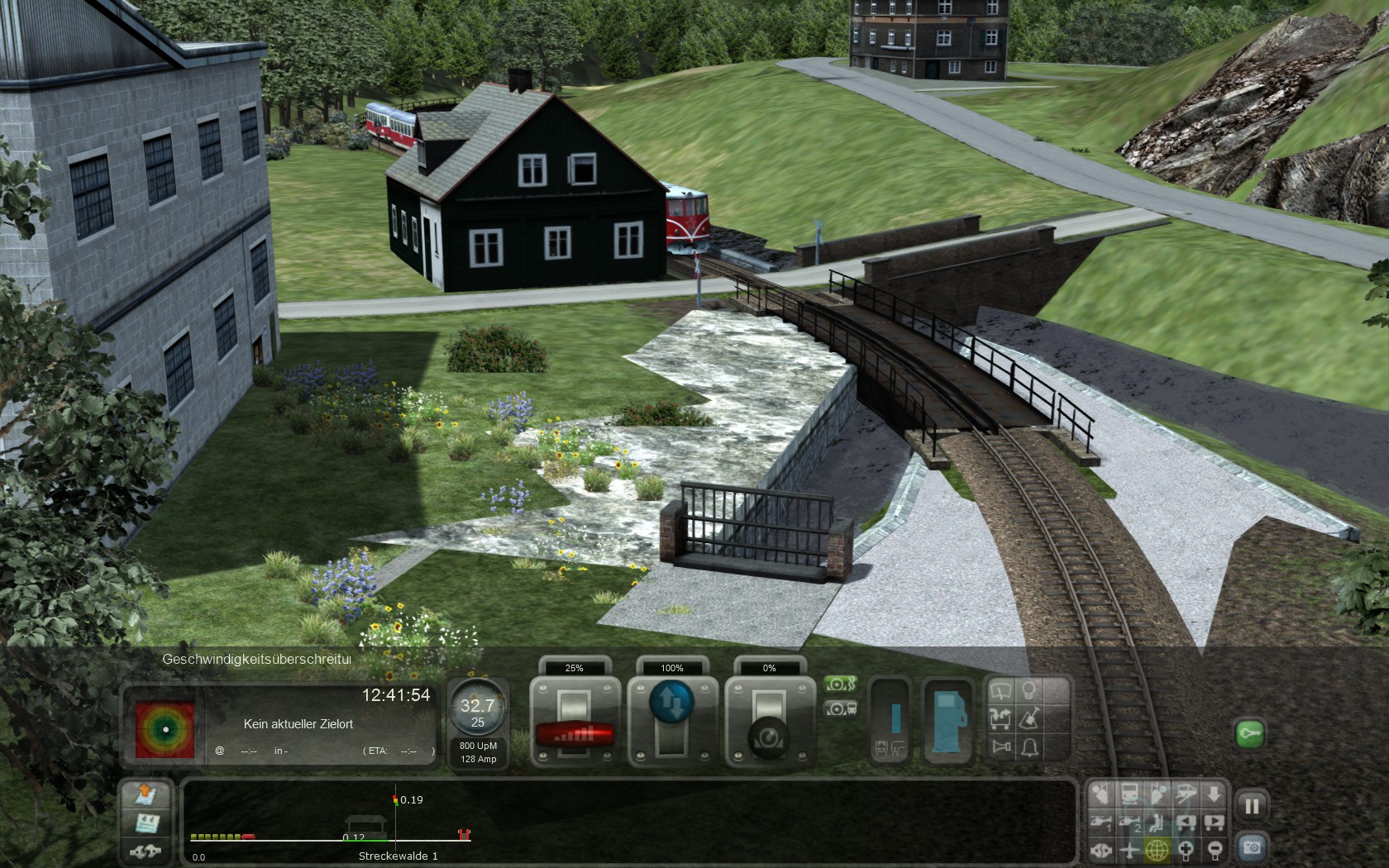Open the 2D world map globe
The image size is (1389, 868).
click(x=1157, y=850)
